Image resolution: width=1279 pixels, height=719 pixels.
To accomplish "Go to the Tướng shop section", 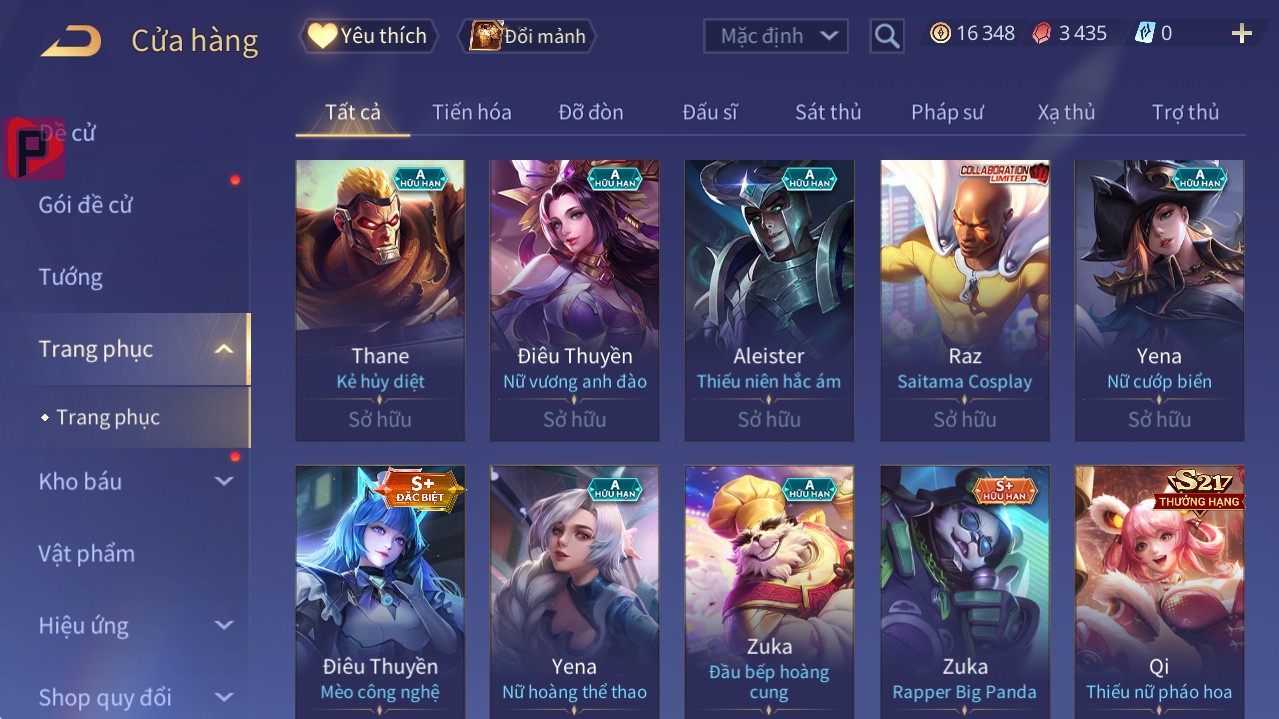I will point(71,277).
